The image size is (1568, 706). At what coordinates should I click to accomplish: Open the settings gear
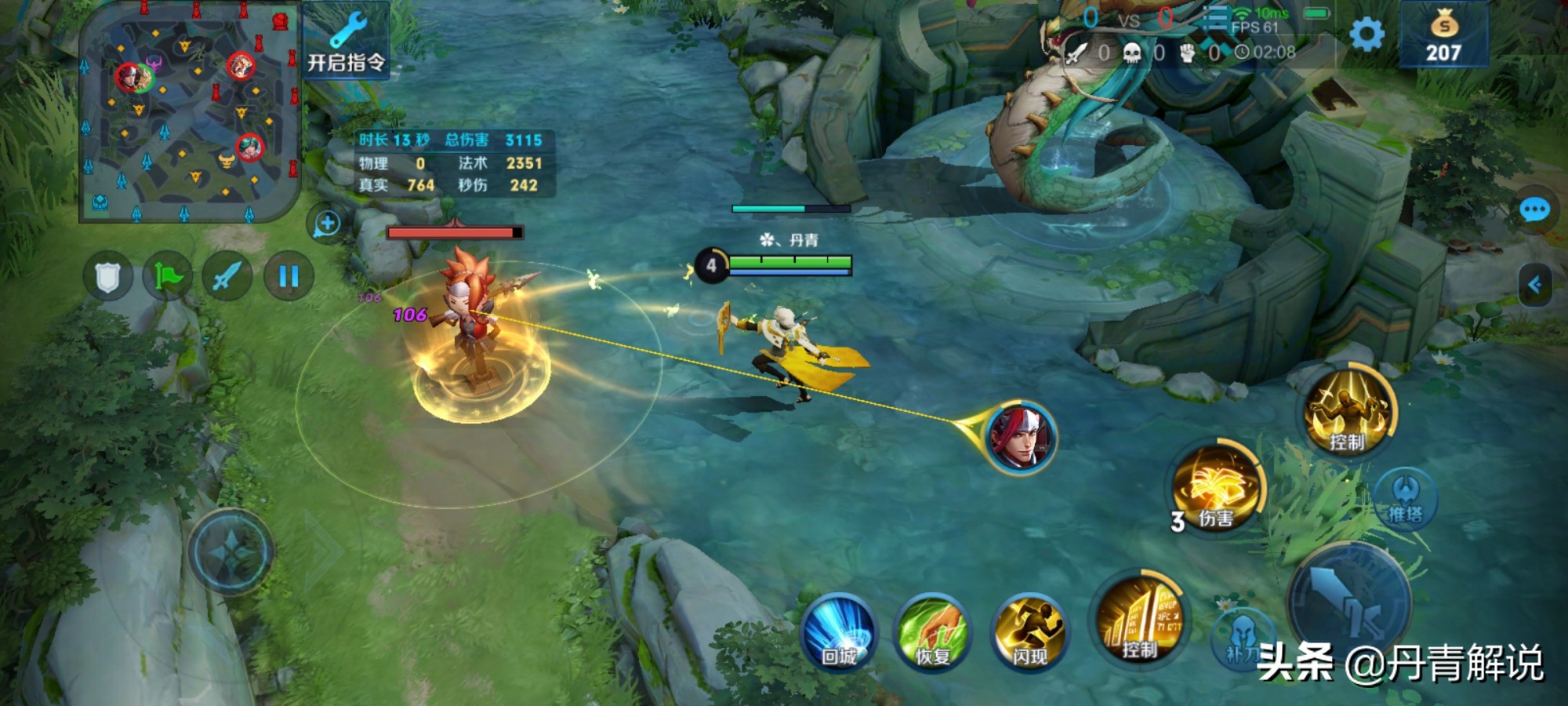1367,35
